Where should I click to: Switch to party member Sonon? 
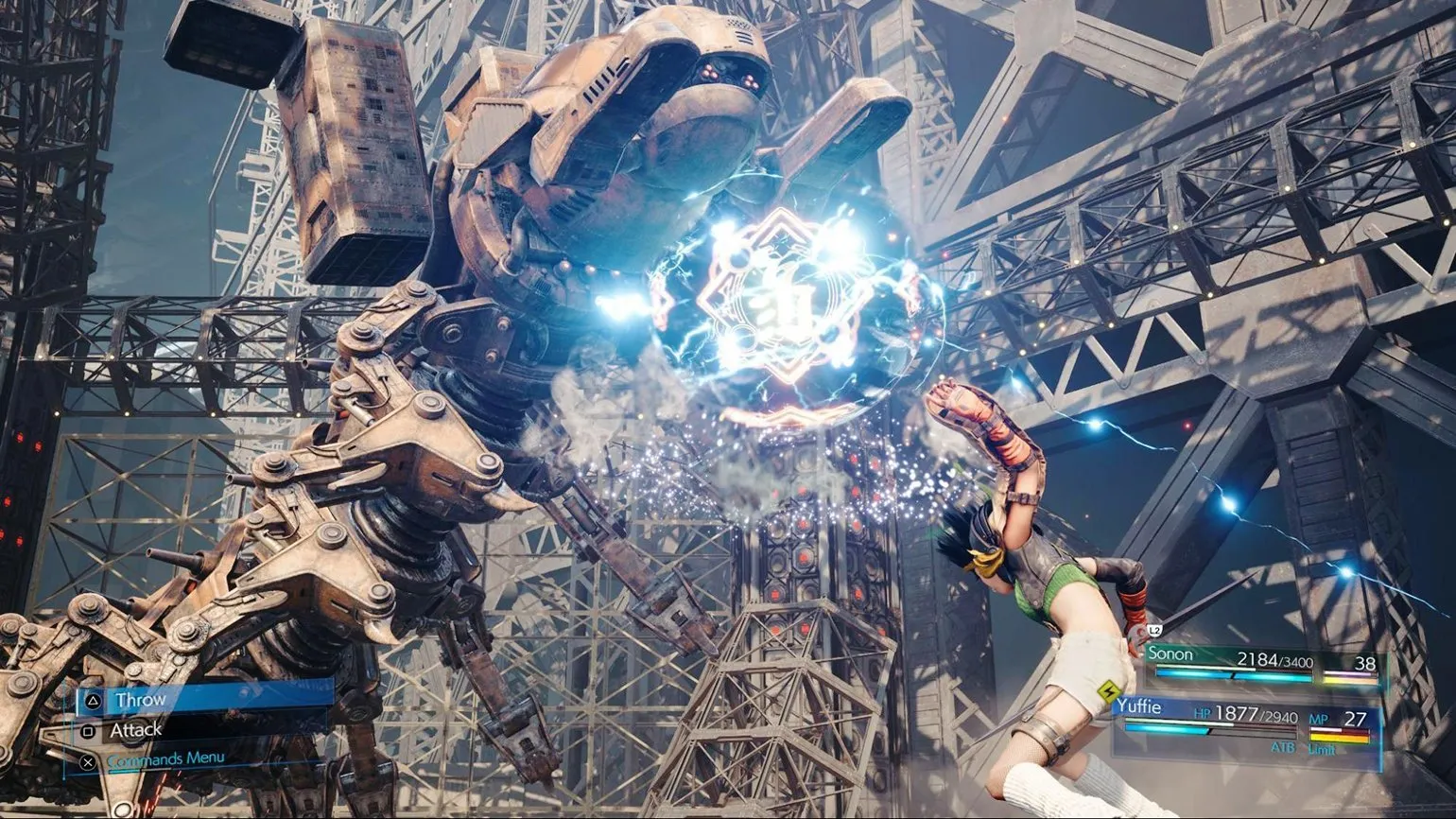point(1170,654)
